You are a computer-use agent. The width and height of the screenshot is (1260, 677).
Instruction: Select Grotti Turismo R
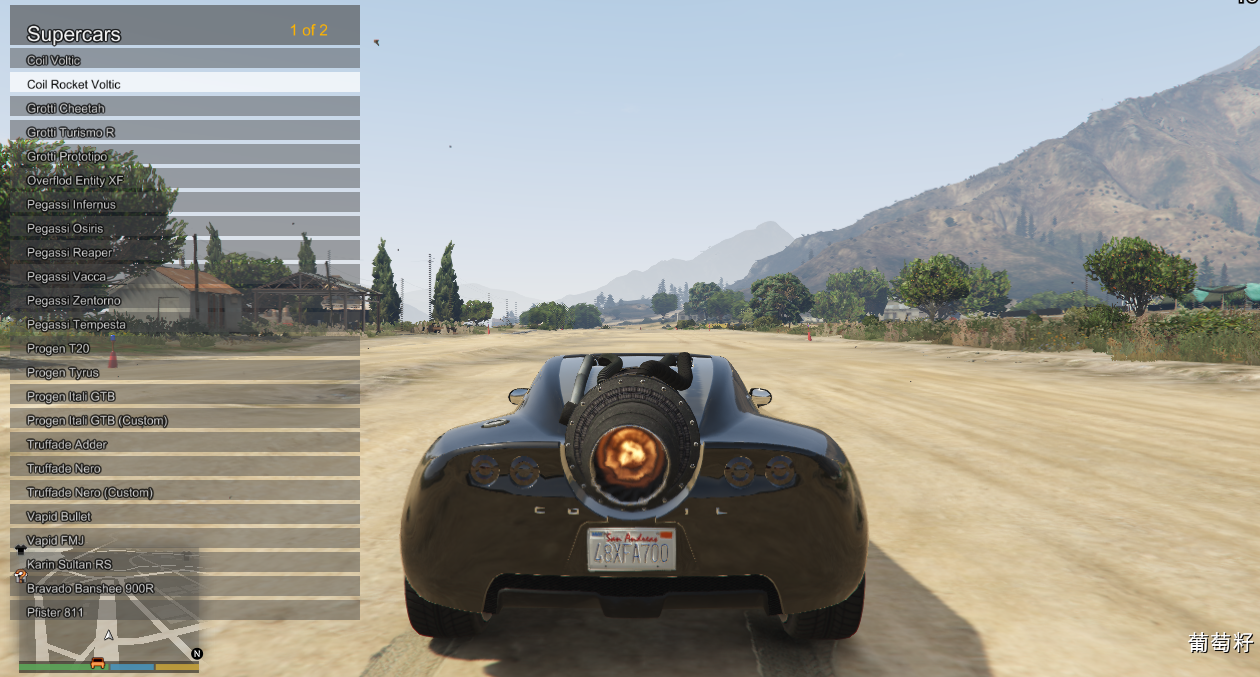(185, 132)
